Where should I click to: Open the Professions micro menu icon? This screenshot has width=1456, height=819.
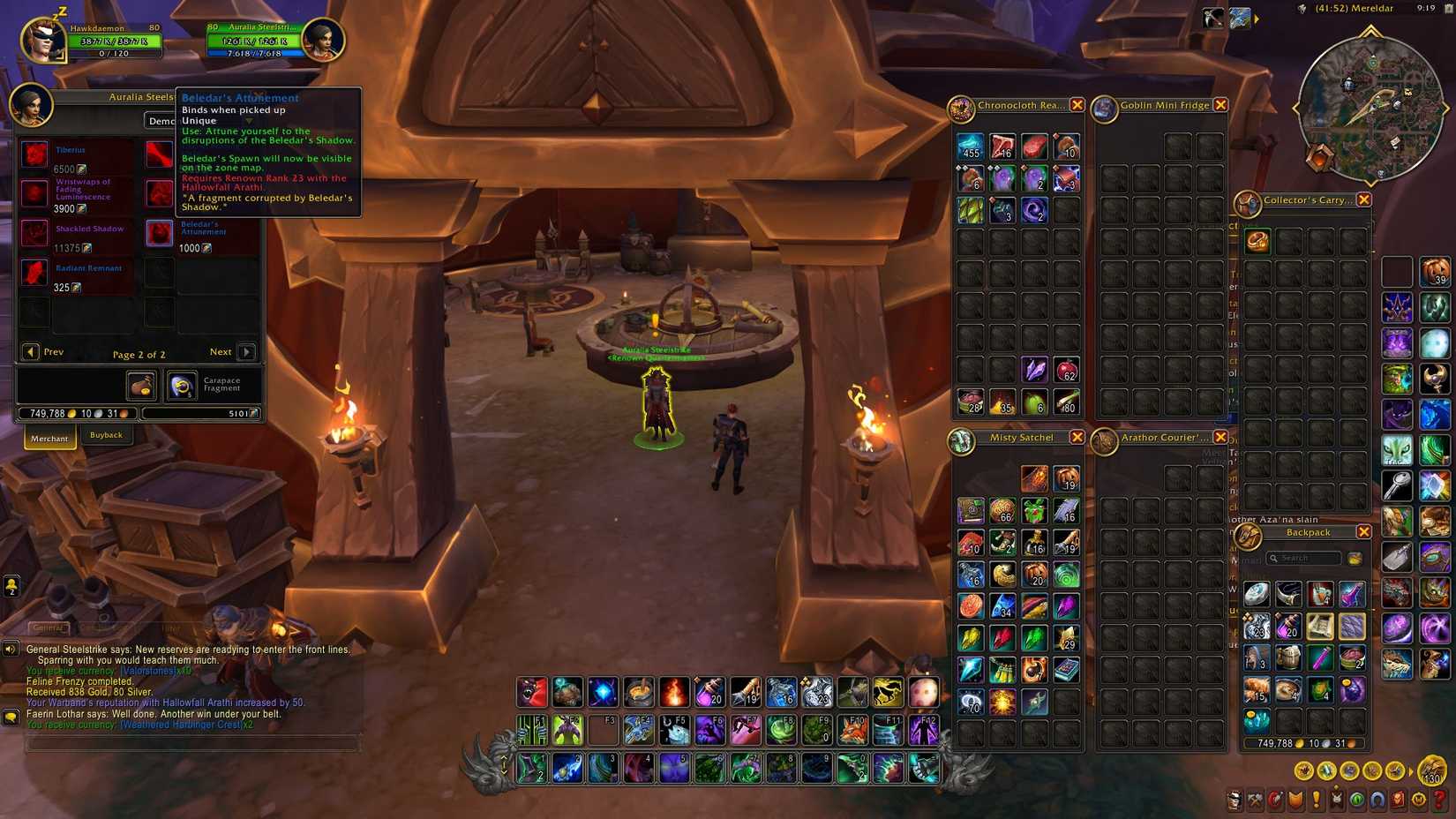[x=1255, y=800]
